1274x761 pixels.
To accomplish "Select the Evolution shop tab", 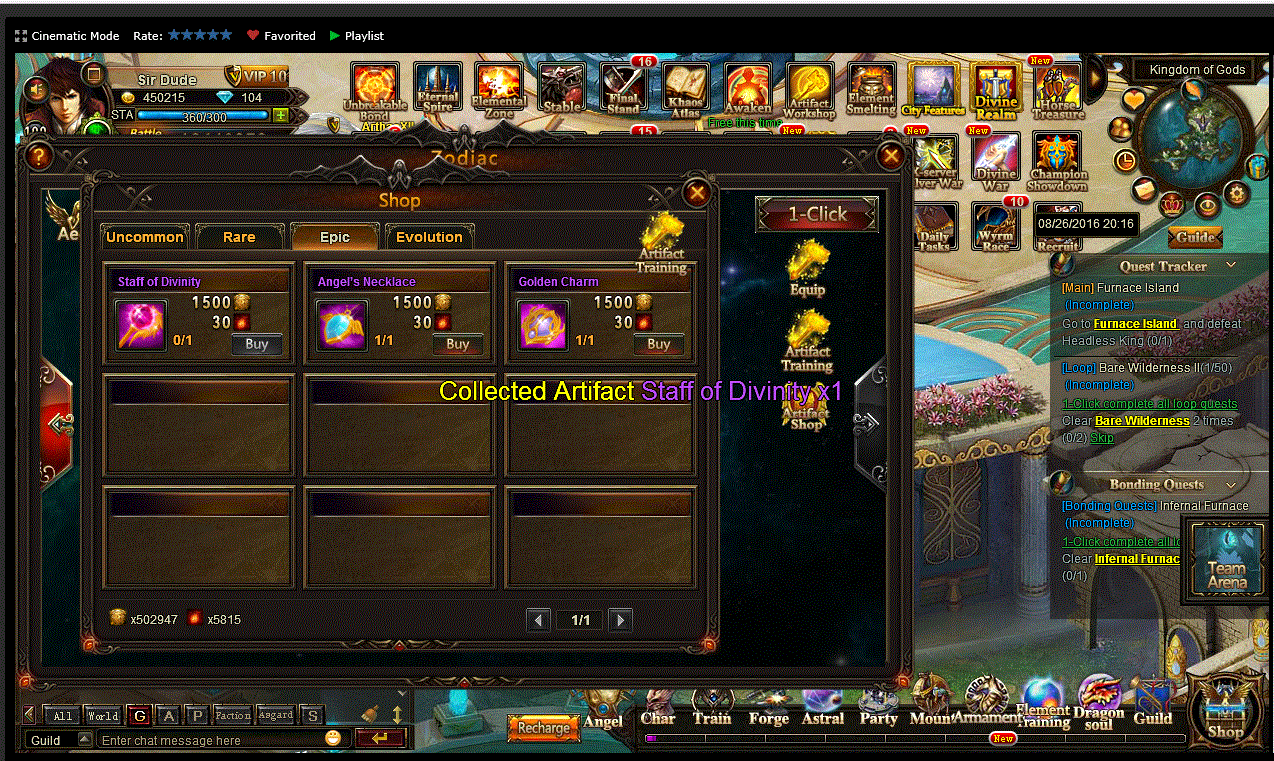I will click(429, 237).
